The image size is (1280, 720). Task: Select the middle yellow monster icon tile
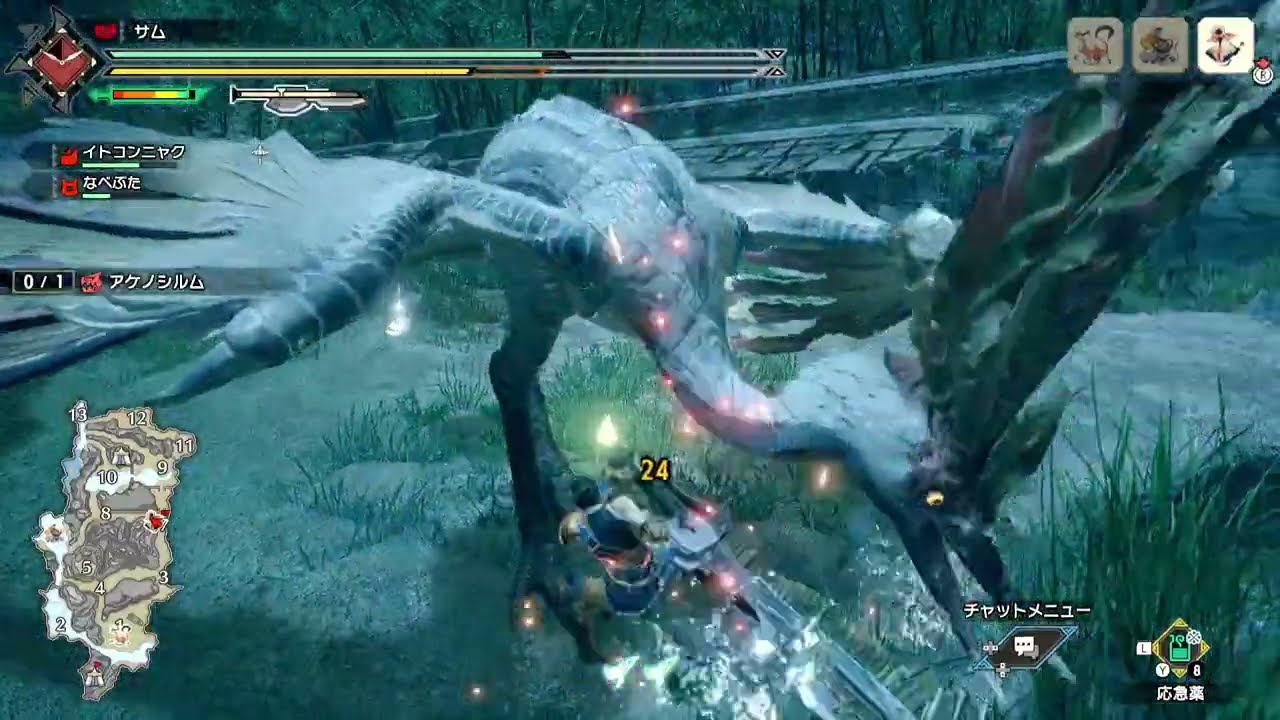1160,45
